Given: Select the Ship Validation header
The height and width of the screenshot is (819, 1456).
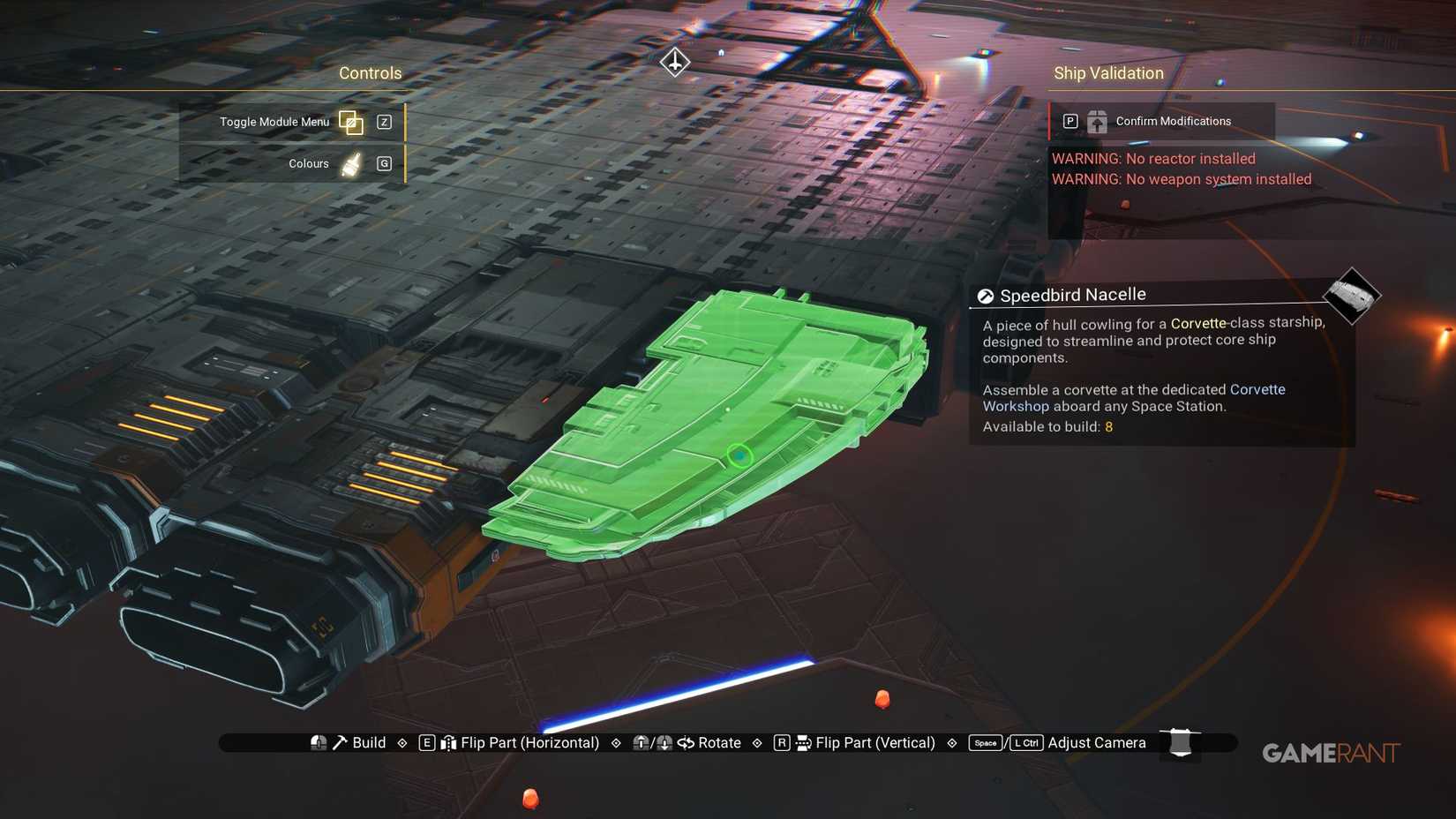Looking at the screenshot, I should [x=1108, y=73].
